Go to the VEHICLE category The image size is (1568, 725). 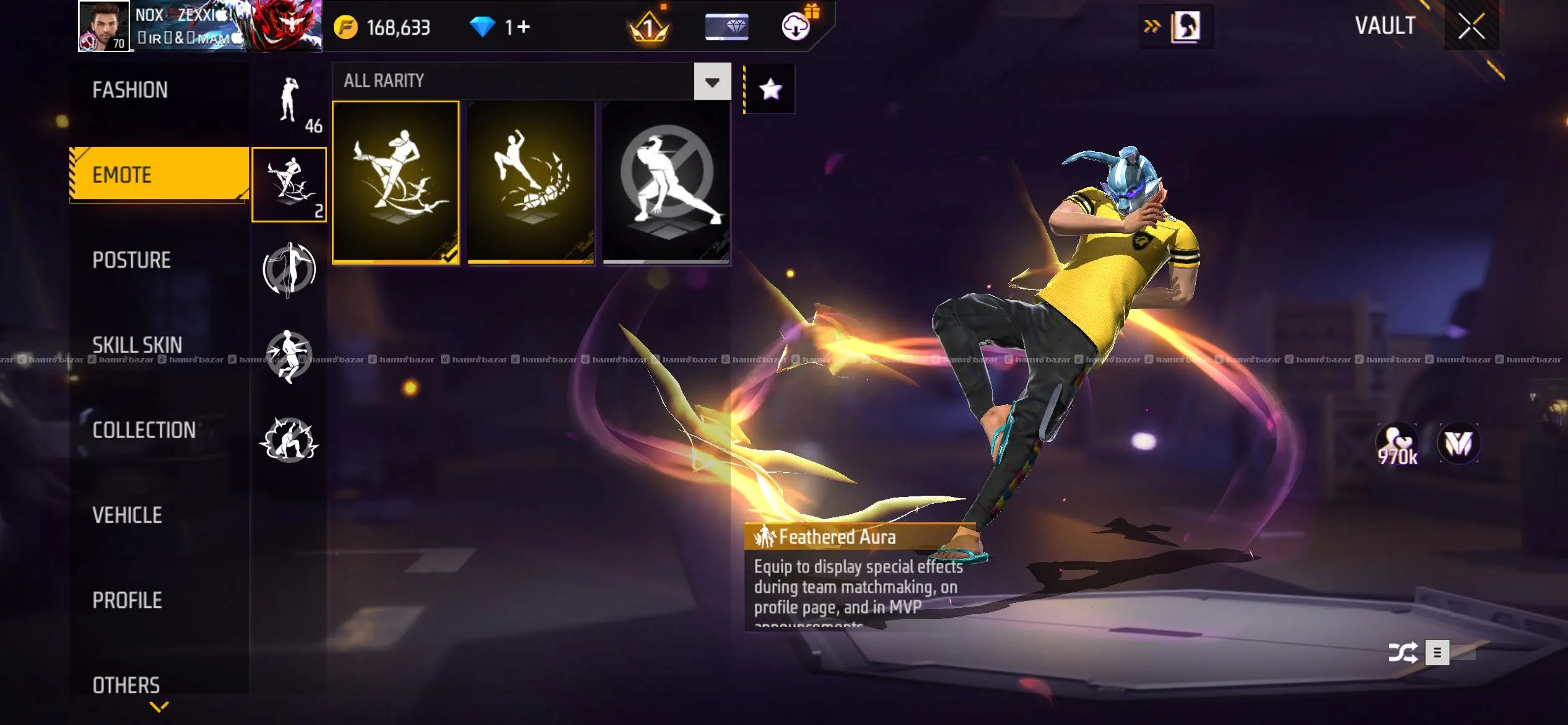127,515
